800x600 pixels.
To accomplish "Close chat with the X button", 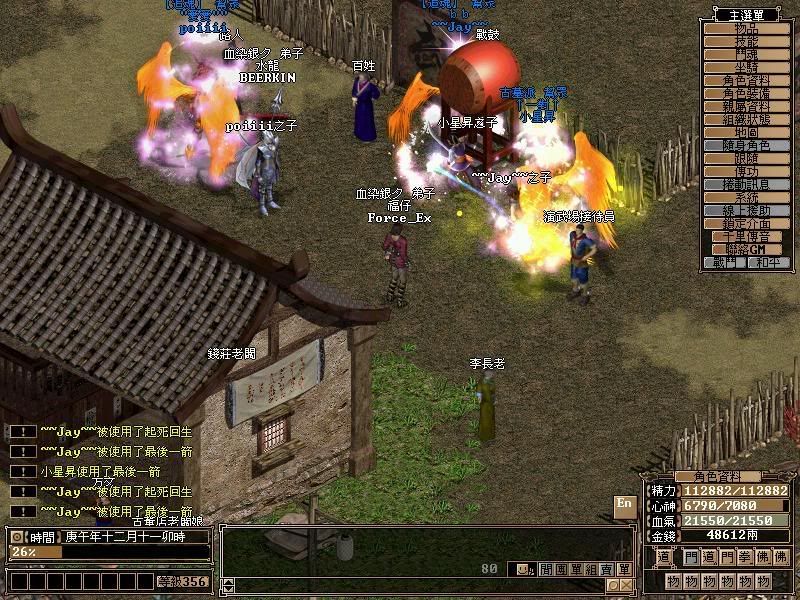I will [x=627, y=584].
